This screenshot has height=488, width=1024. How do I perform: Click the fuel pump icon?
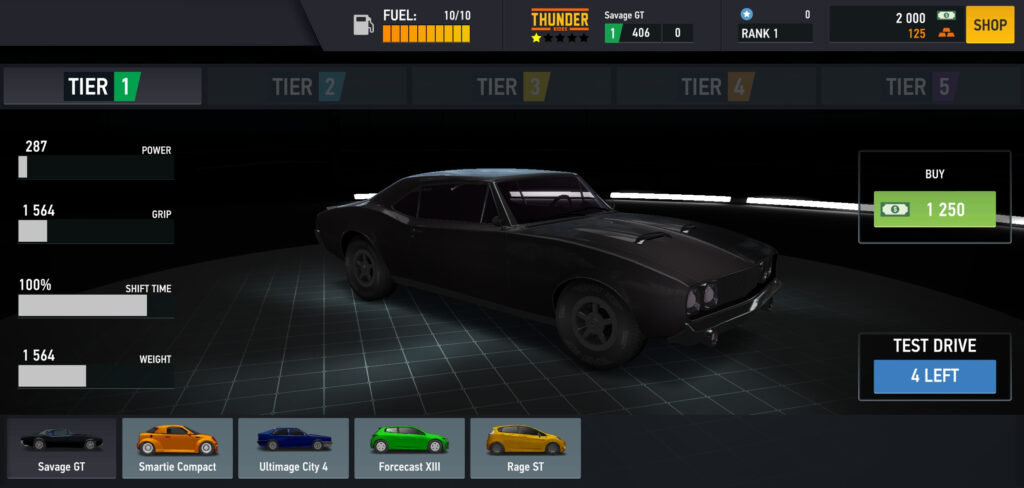point(363,25)
